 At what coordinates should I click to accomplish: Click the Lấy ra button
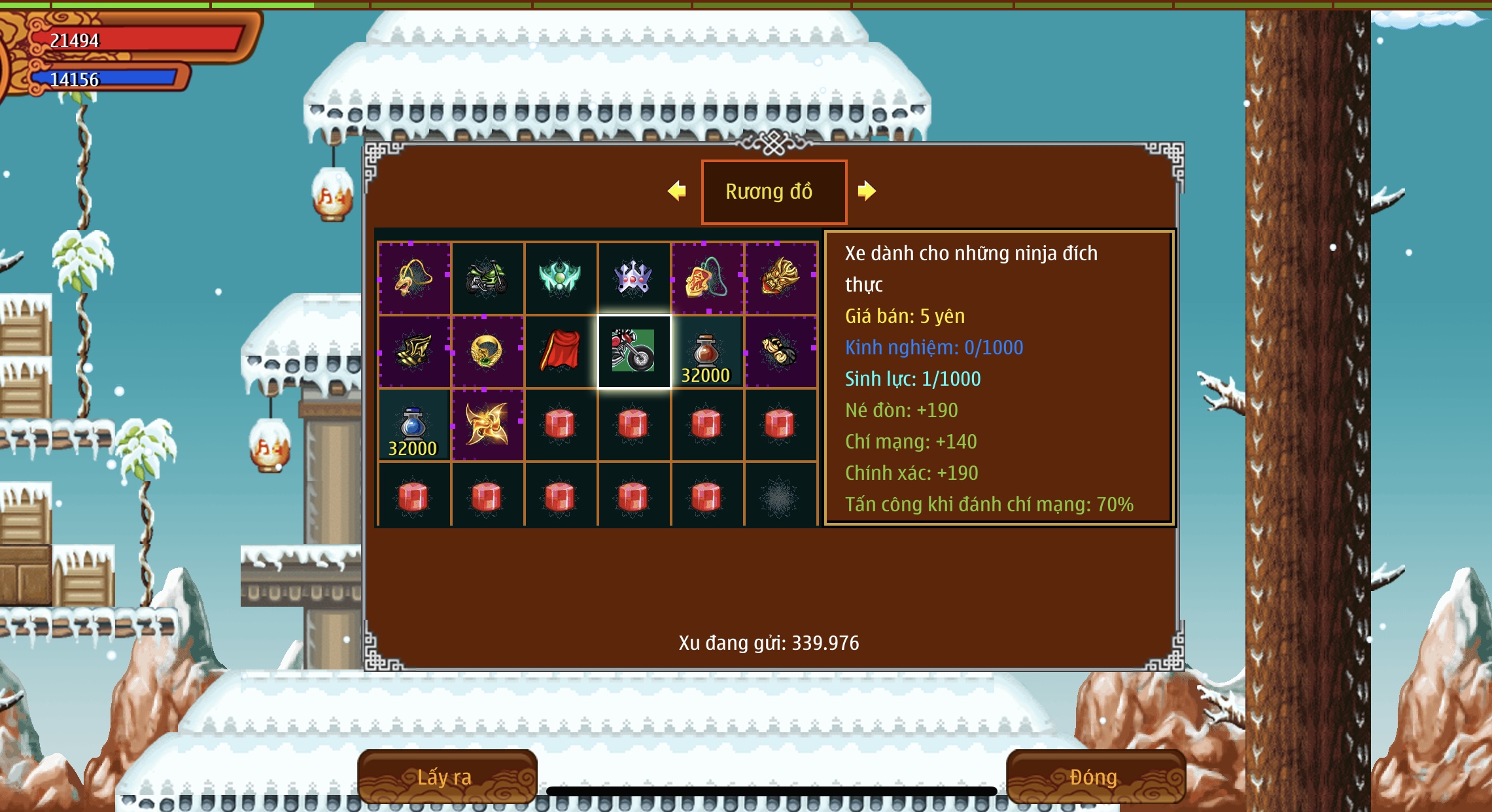[447, 777]
